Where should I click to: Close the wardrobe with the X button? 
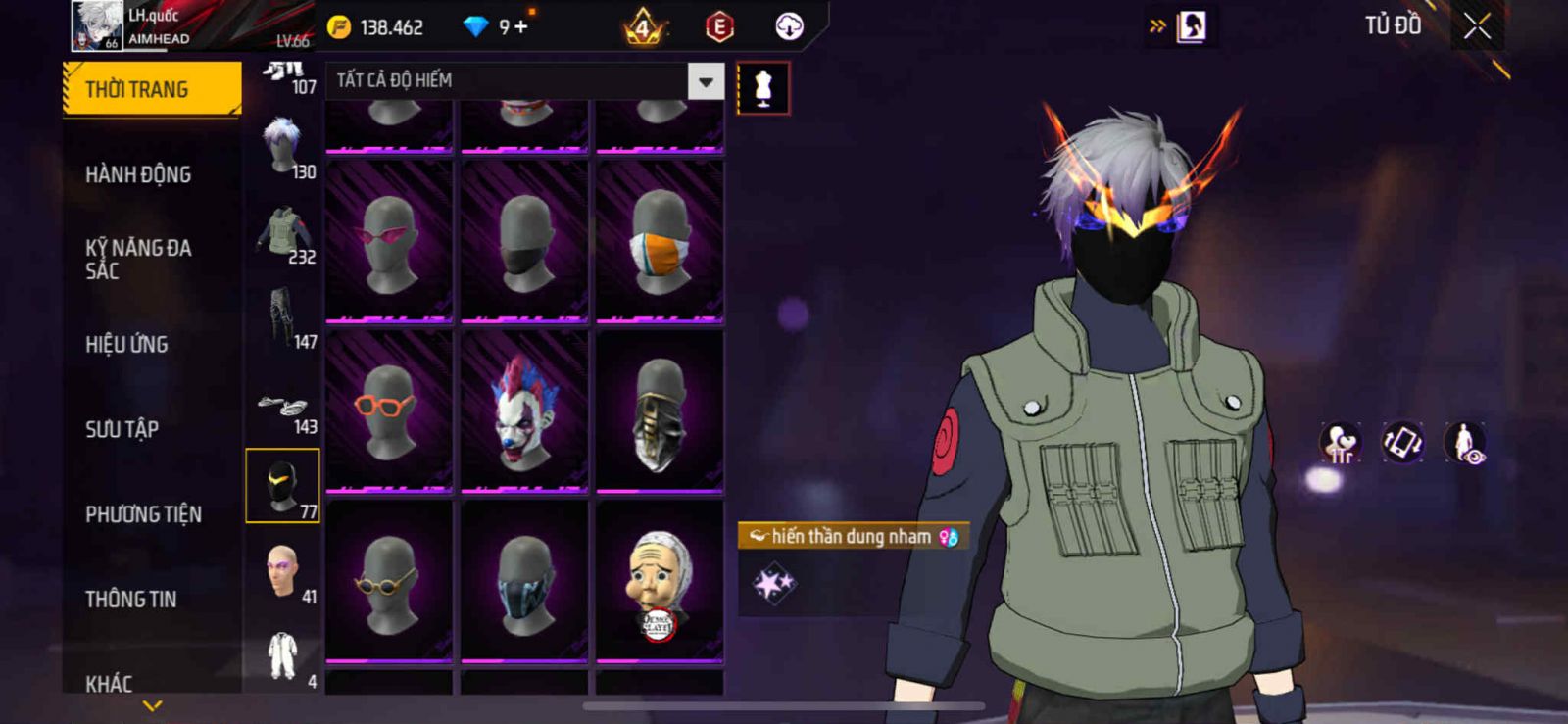(x=1477, y=26)
